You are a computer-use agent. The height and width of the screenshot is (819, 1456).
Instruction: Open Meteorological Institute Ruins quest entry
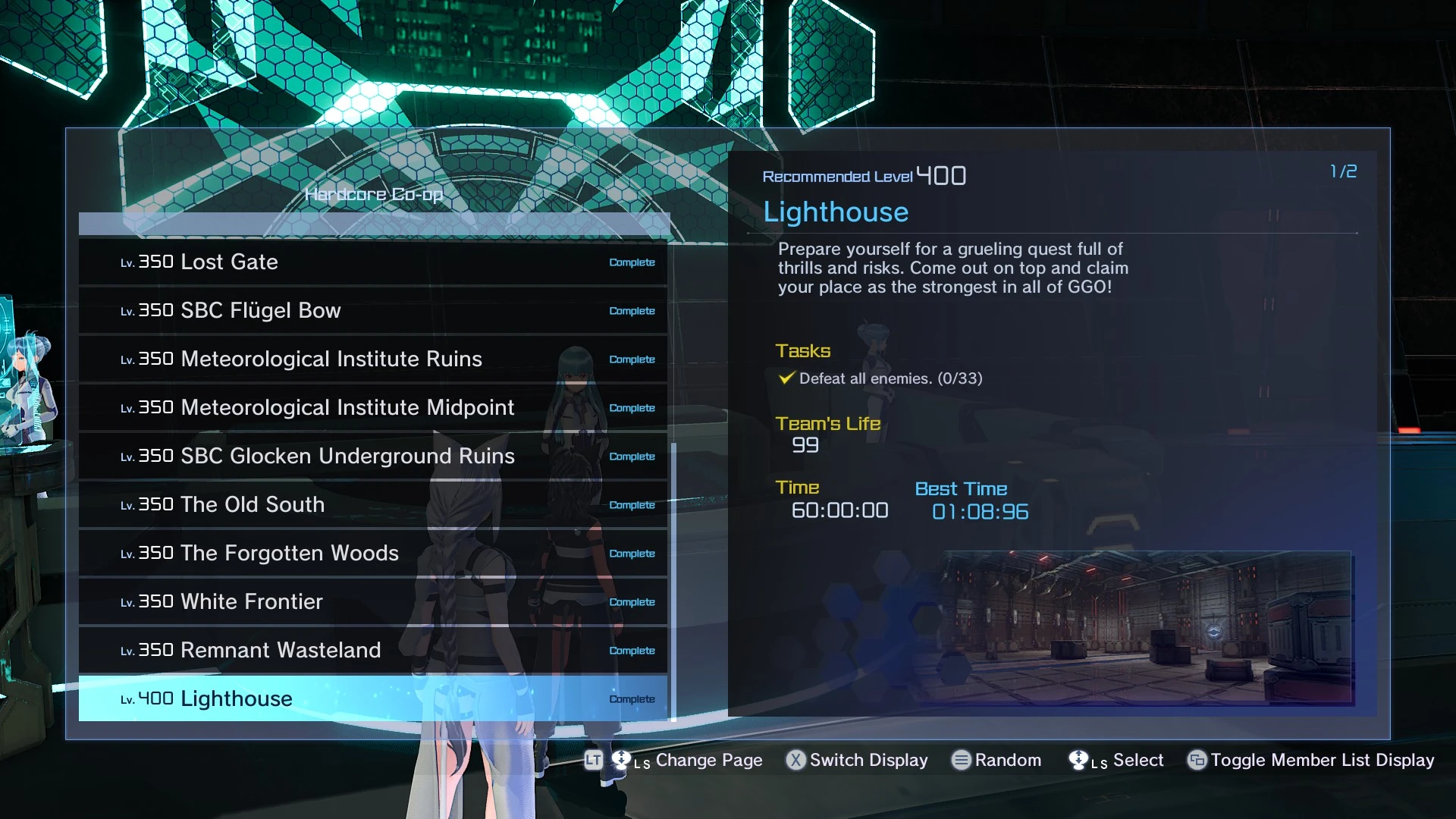tap(372, 359)
